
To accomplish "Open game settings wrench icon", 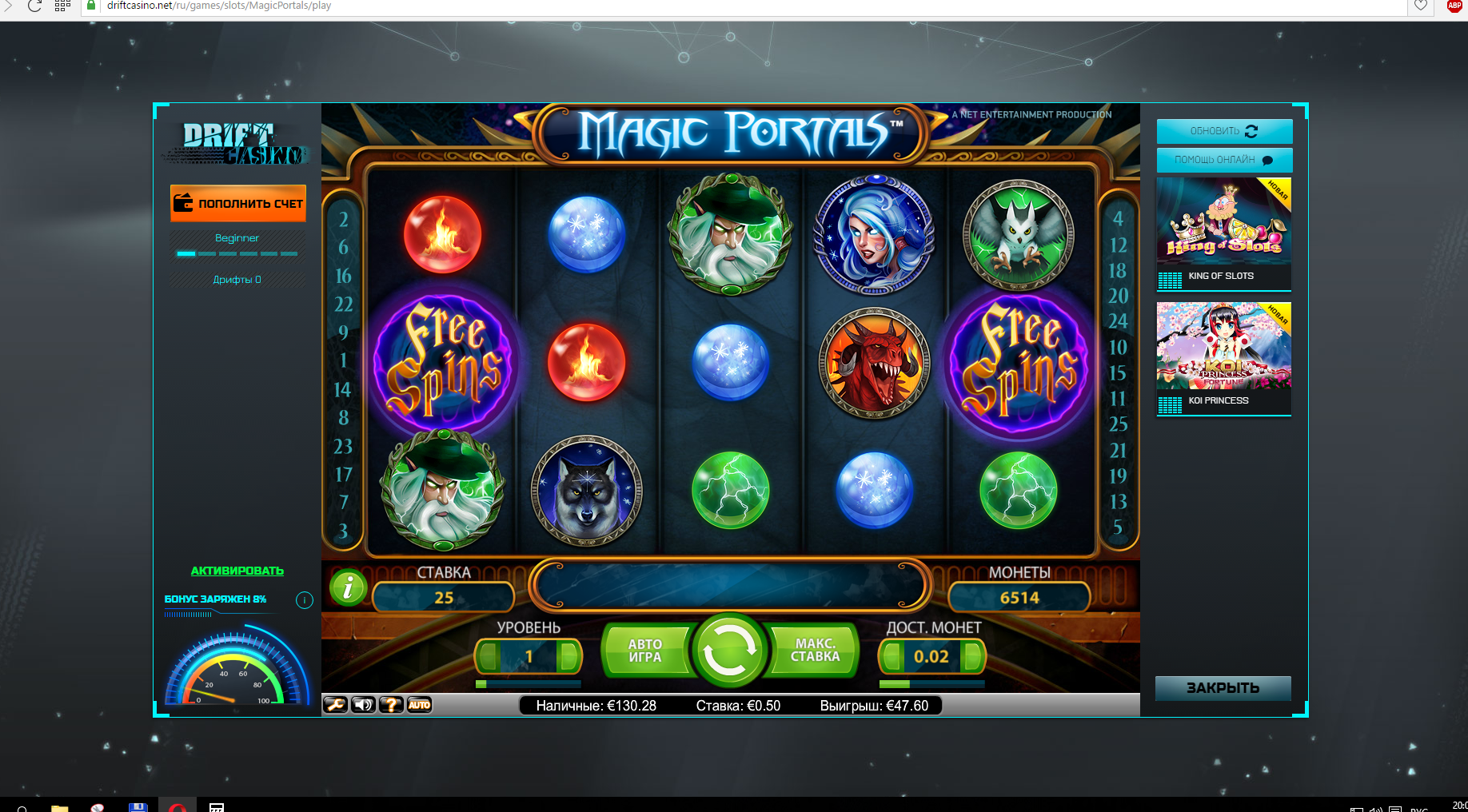I will click(335, 705).
